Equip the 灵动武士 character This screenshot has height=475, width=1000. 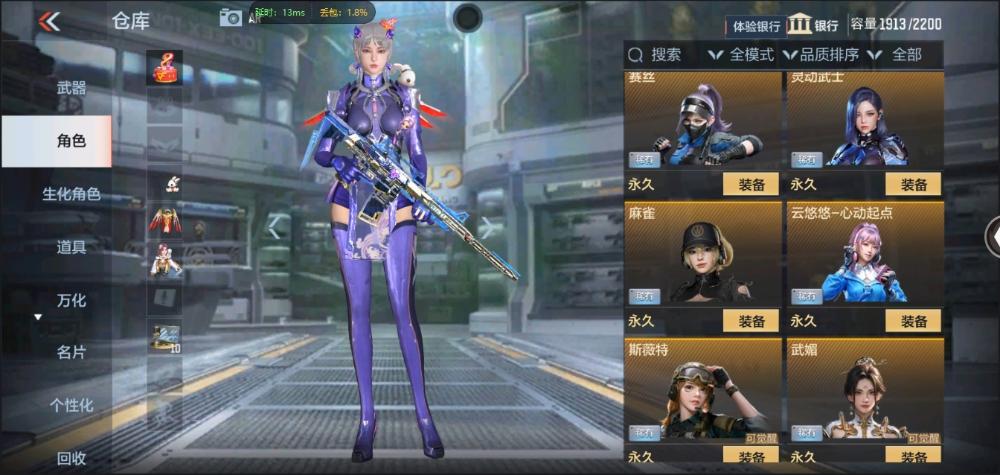click(x=913, y=184)
